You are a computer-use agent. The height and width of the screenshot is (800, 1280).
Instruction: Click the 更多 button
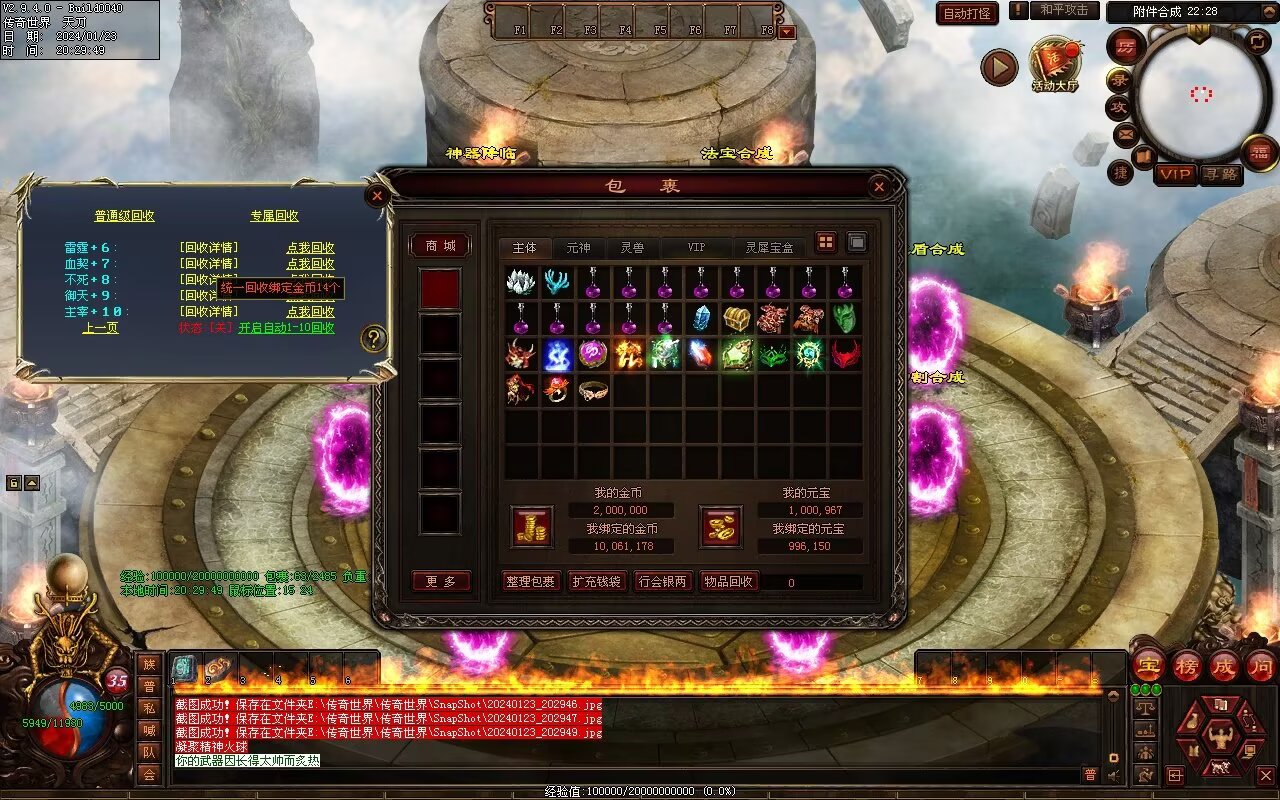(x=441, y=581)
